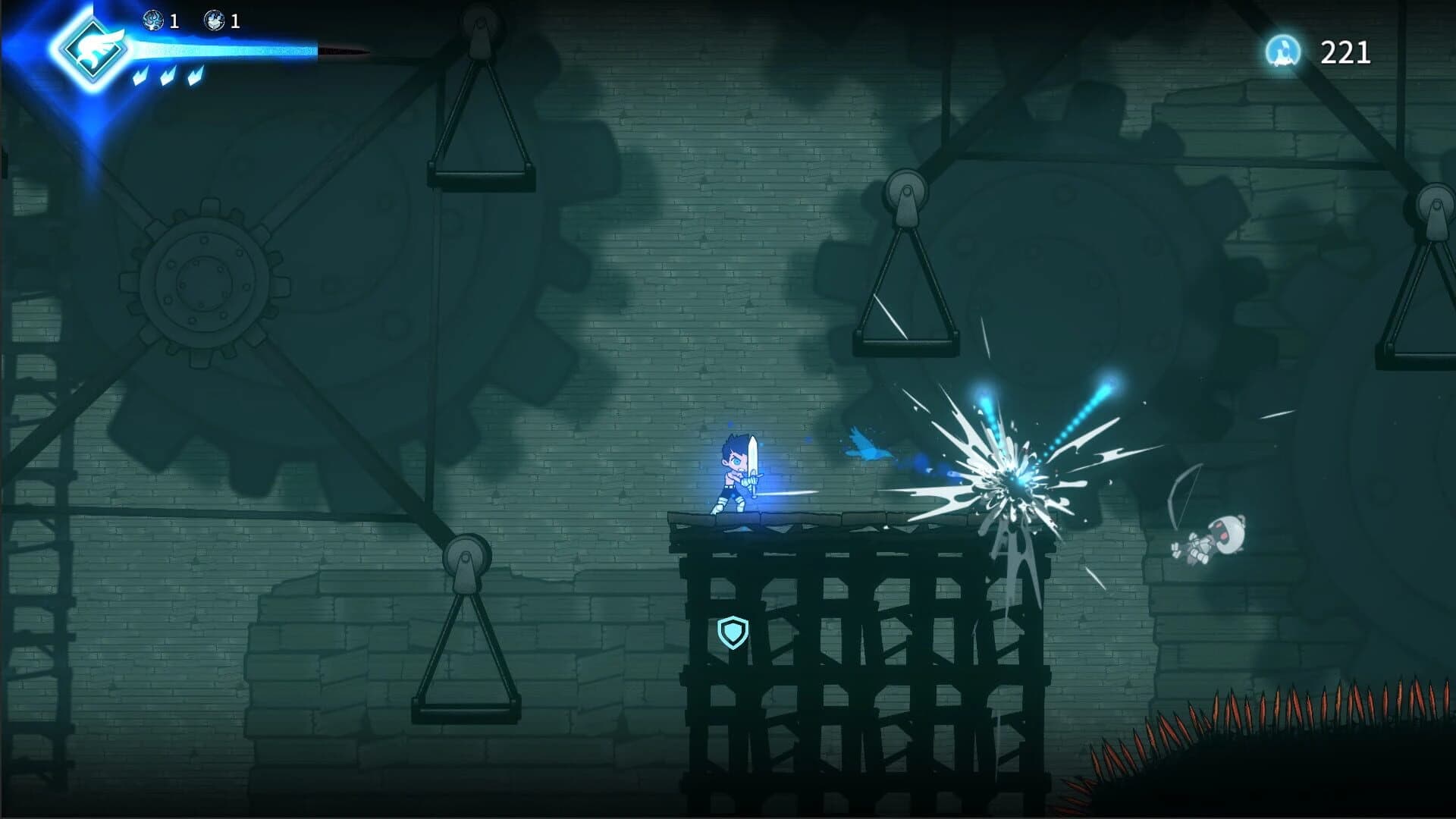The width and height of the screenshot is (1456, 819).
Task: Click the middle dash charge arrow icon
Action: 168,76
